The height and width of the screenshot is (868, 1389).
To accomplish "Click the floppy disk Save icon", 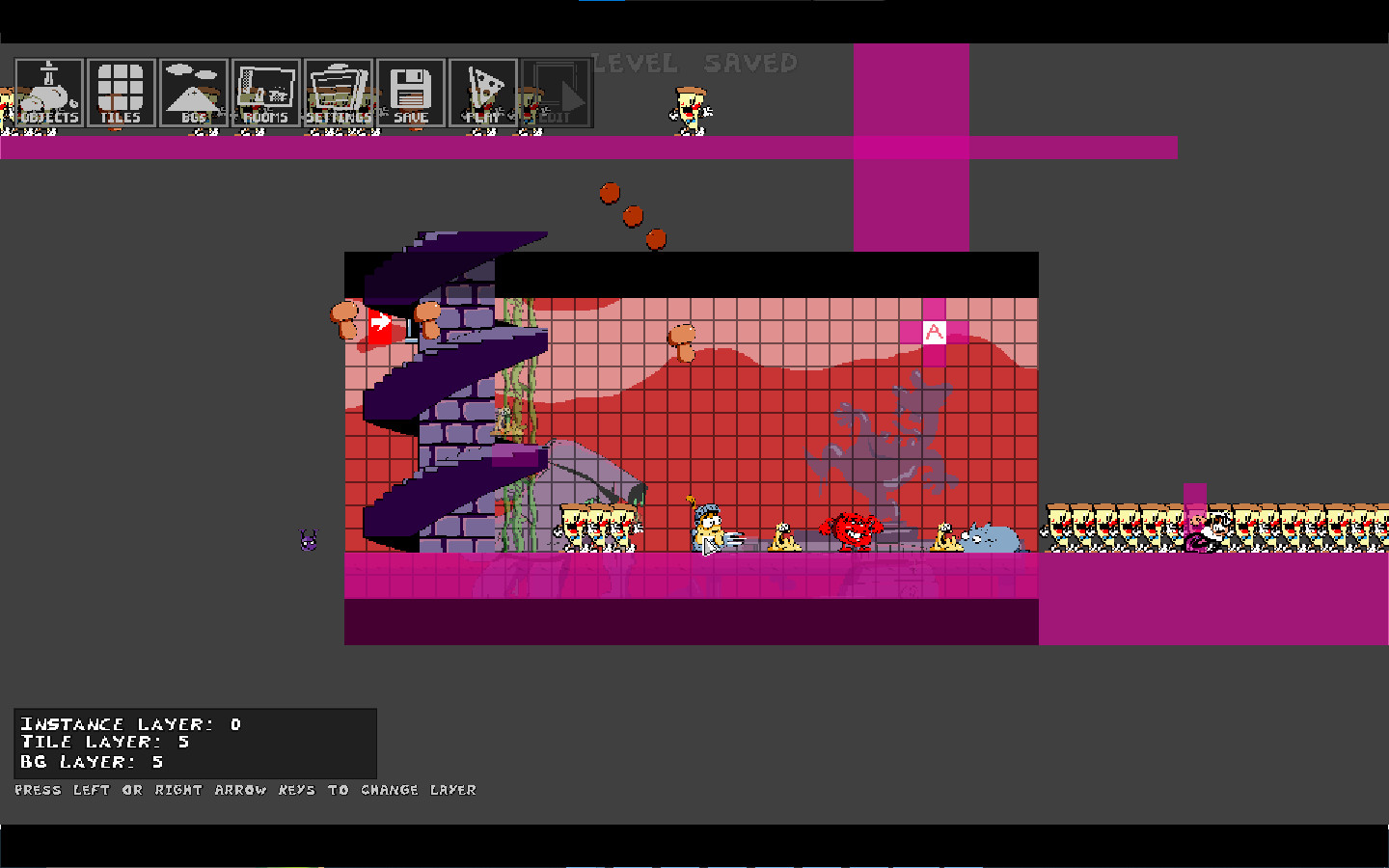I will click(413, 93).
